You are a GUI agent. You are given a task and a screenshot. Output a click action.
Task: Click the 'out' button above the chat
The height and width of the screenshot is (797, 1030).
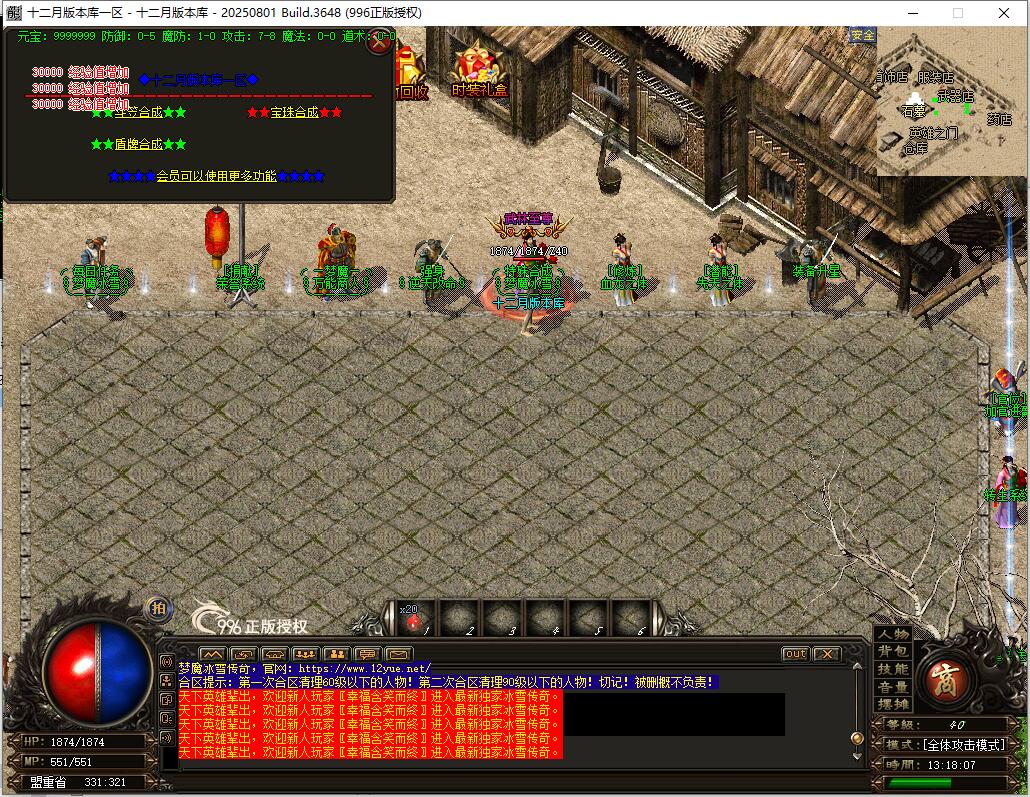pos(795,654)
